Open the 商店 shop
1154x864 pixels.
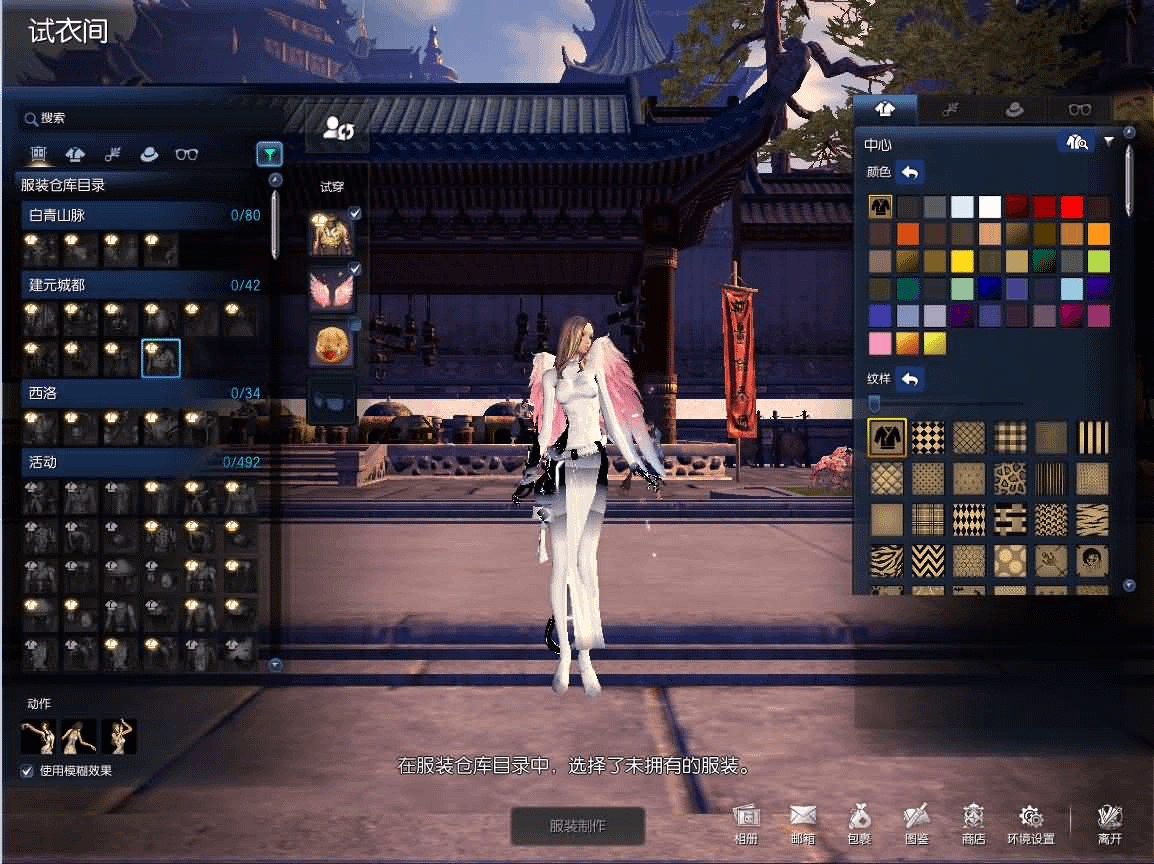click(973, 822)
